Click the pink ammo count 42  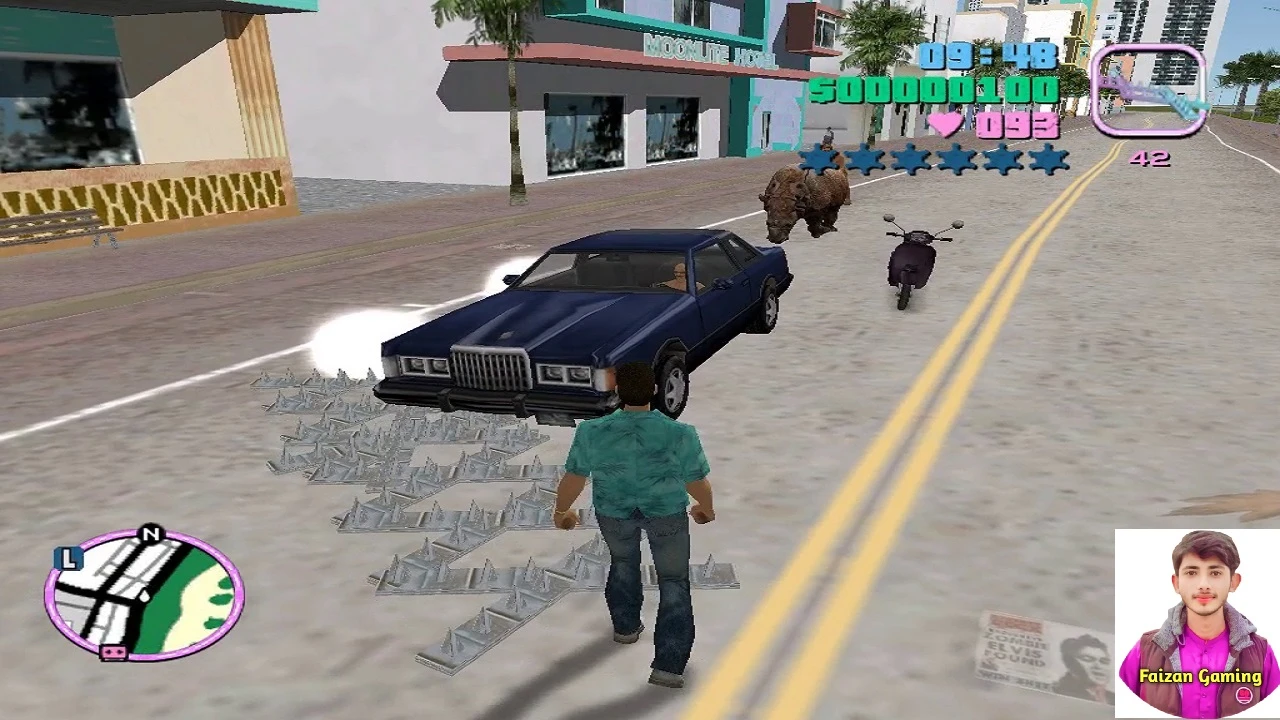tap(1151, 158)
